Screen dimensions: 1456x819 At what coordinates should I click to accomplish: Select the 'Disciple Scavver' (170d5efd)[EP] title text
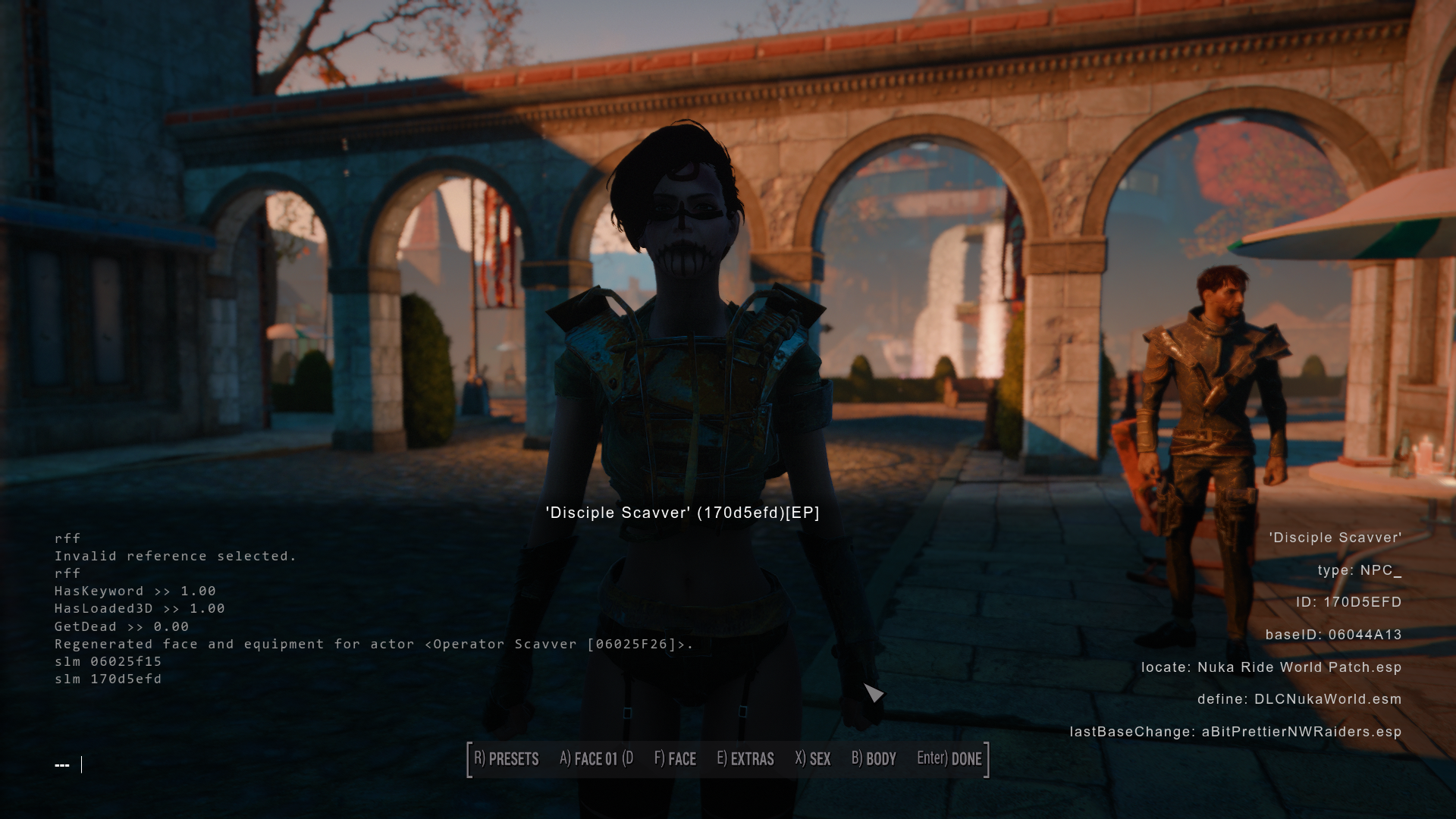682,513
